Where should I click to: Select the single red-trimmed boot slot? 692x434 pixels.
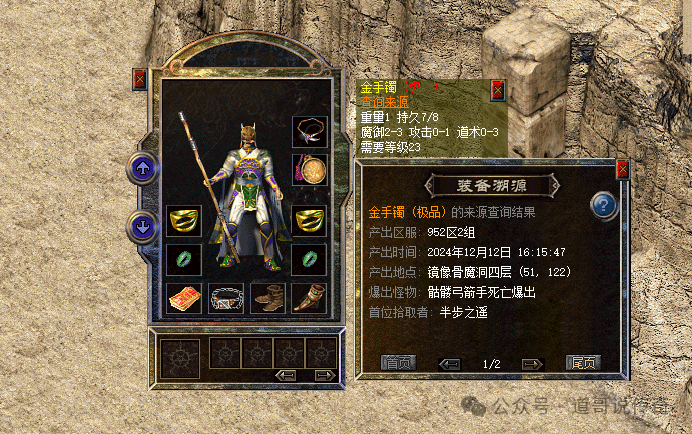[309, 297]
